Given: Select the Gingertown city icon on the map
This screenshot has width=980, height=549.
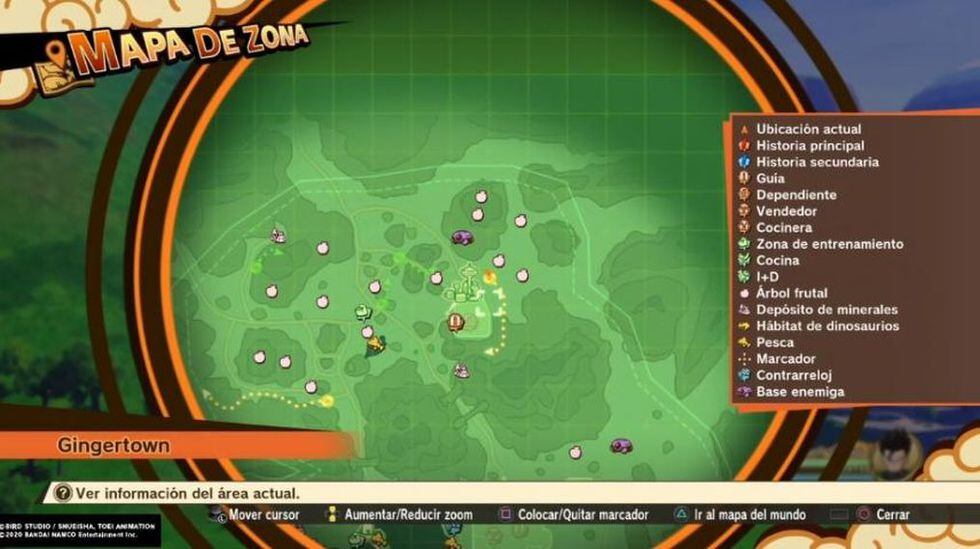Looking at the screenshot, I should click(466, 286).
